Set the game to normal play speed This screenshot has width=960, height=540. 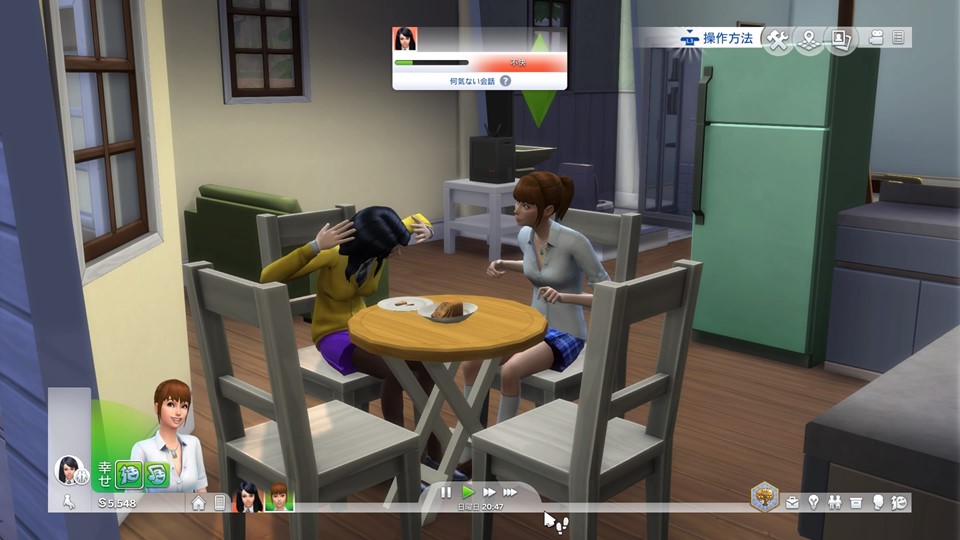tap(467, 492)
